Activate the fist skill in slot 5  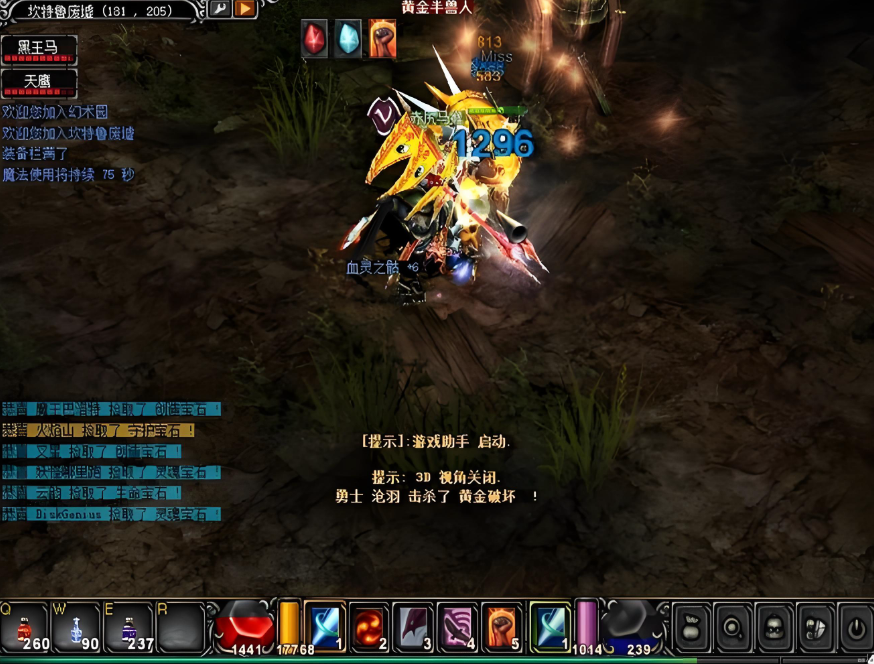501,626
